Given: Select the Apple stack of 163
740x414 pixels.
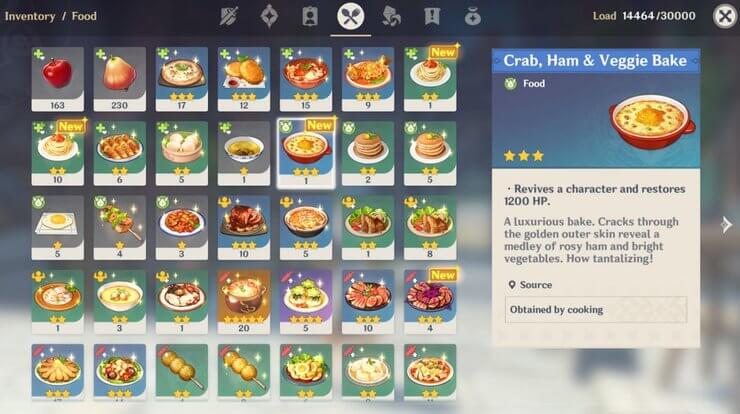Looking at the screenshot, I should [x=57, y=78].
